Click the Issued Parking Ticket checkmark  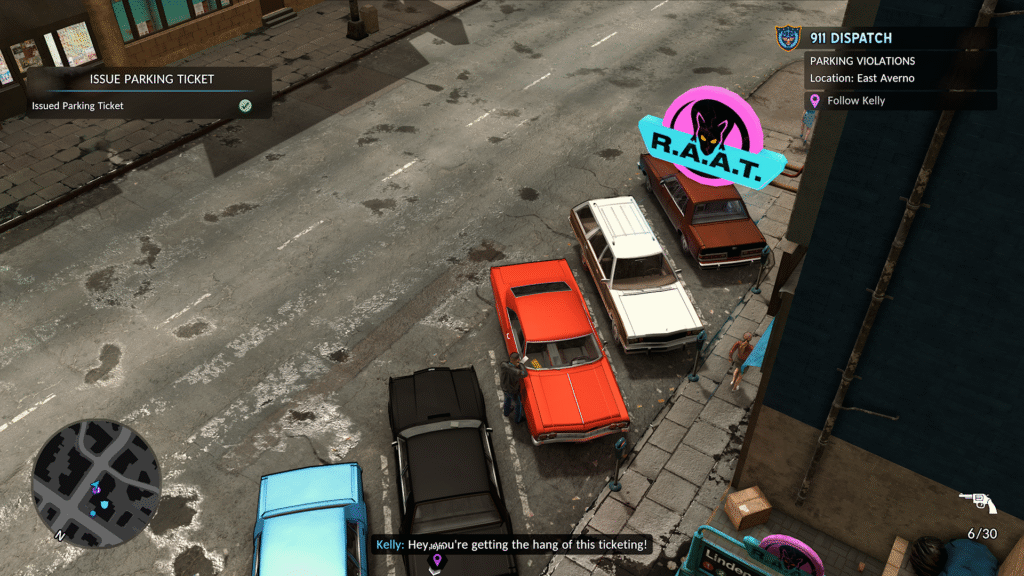click(245, 105)
